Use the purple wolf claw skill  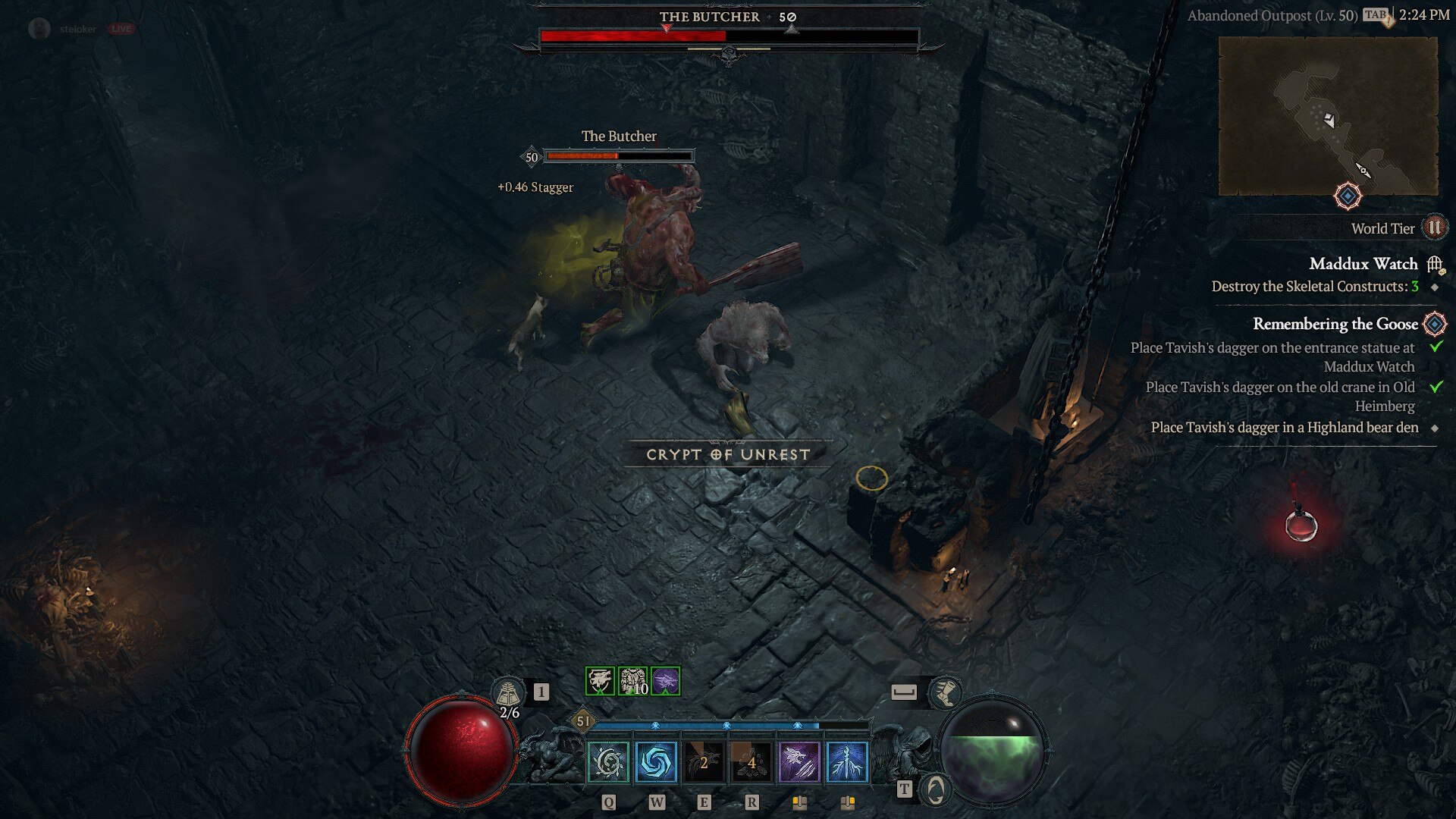tap(799, 762)
